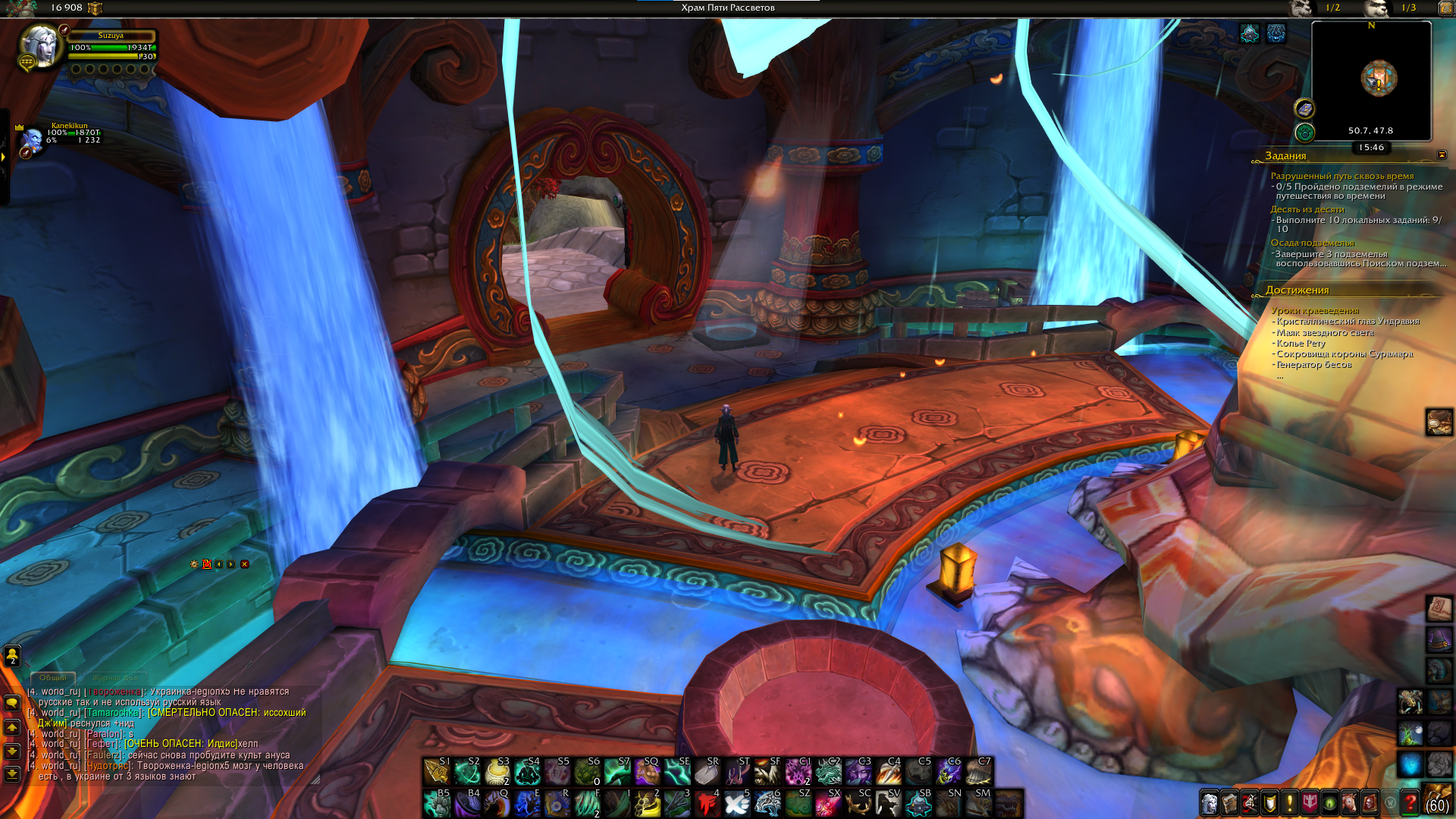Open the Уроки краеведения achievement entry
1456x819 pixels.
1315,310
